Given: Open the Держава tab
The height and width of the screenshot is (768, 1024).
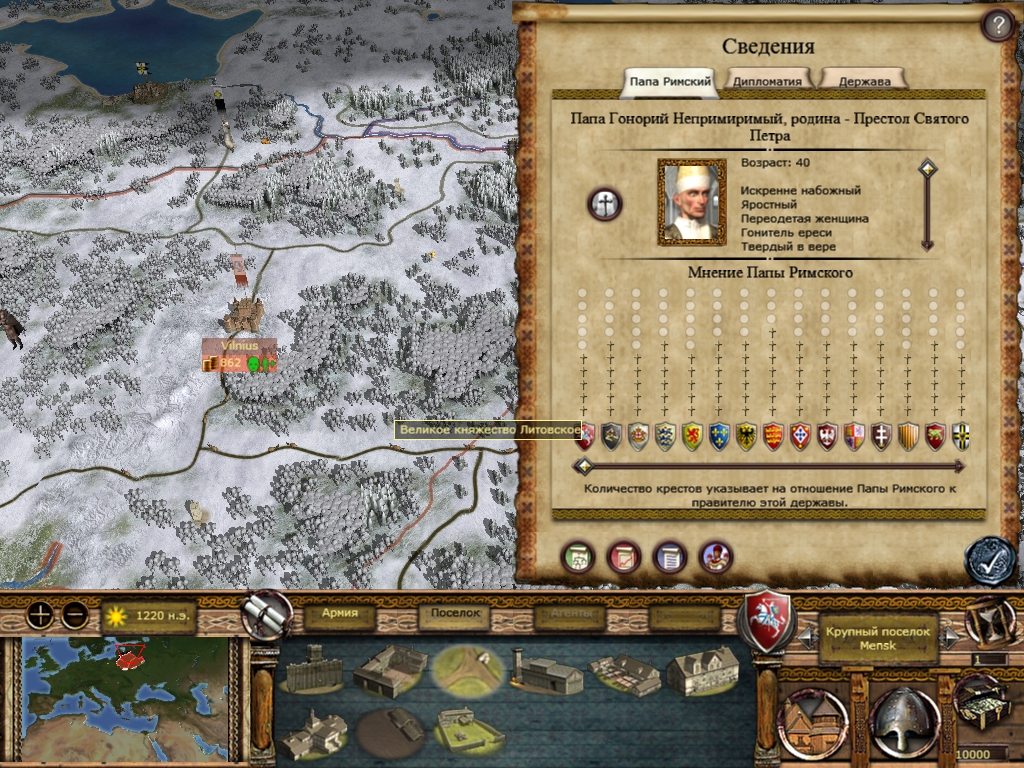Looking at the screenshot, I should 863,80.
